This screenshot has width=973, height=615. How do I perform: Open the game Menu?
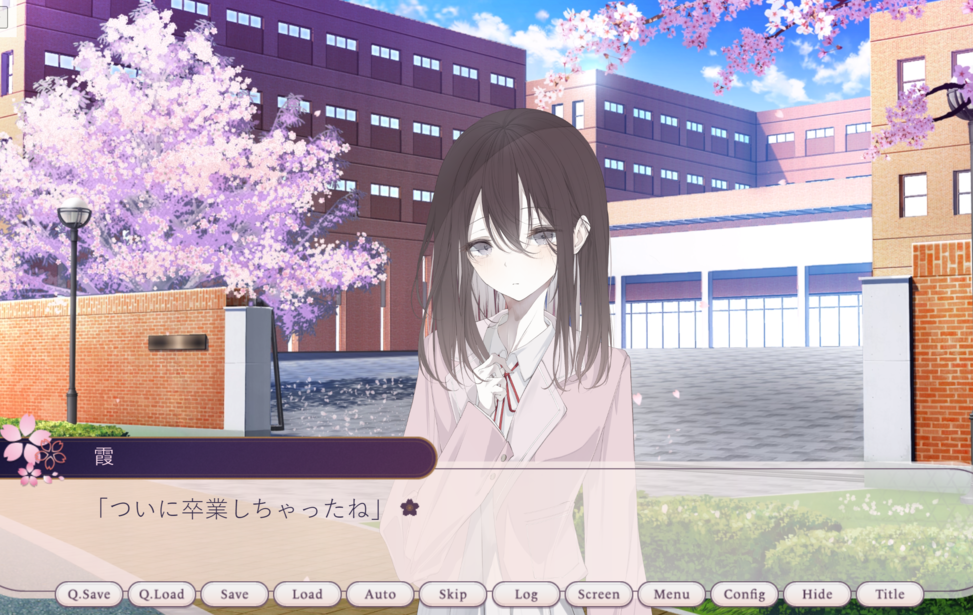tap(671, 594)
